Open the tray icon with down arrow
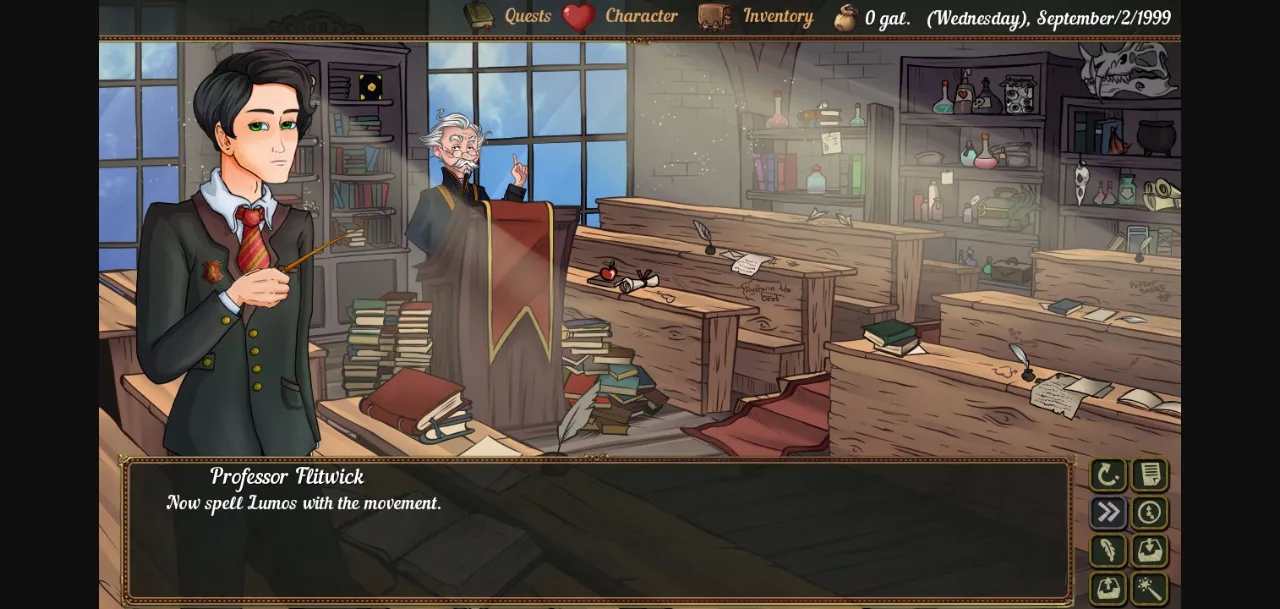Viewport: 1280px width, 609px height. (x=1150, y=551)
